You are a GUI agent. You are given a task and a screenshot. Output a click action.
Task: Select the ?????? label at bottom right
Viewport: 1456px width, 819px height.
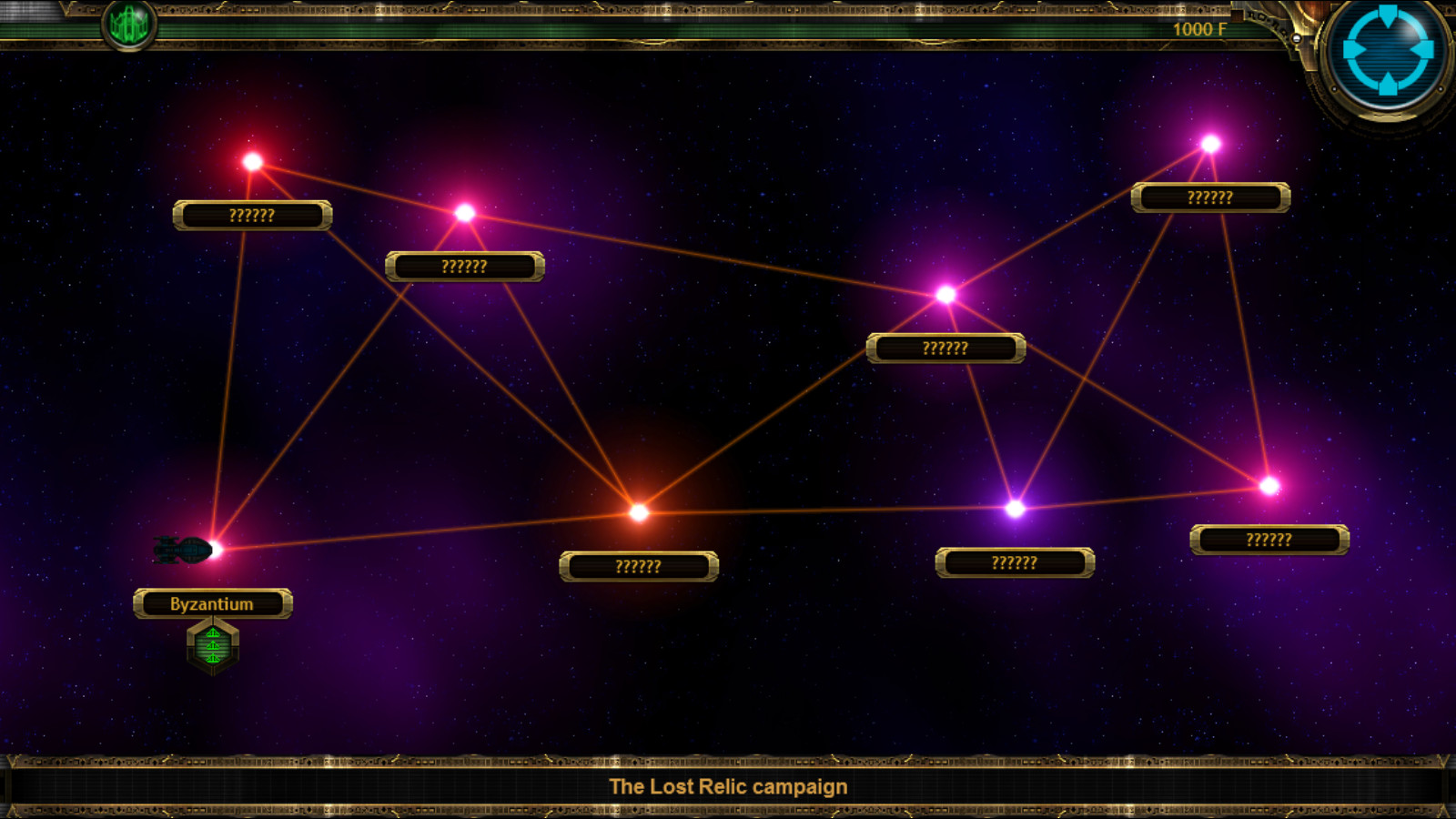(1269, 538)
